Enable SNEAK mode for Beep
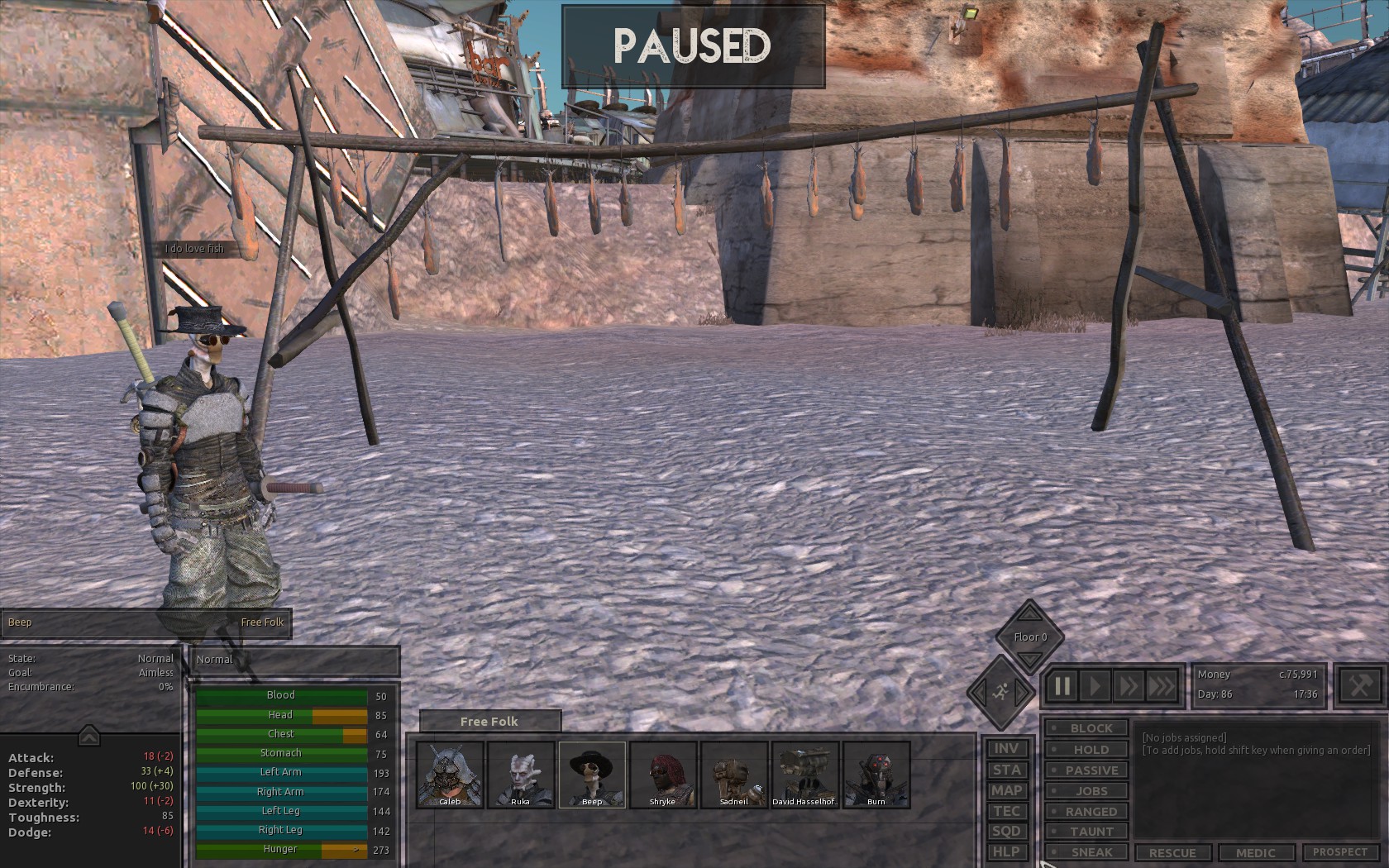 (x=1086, y=852)
